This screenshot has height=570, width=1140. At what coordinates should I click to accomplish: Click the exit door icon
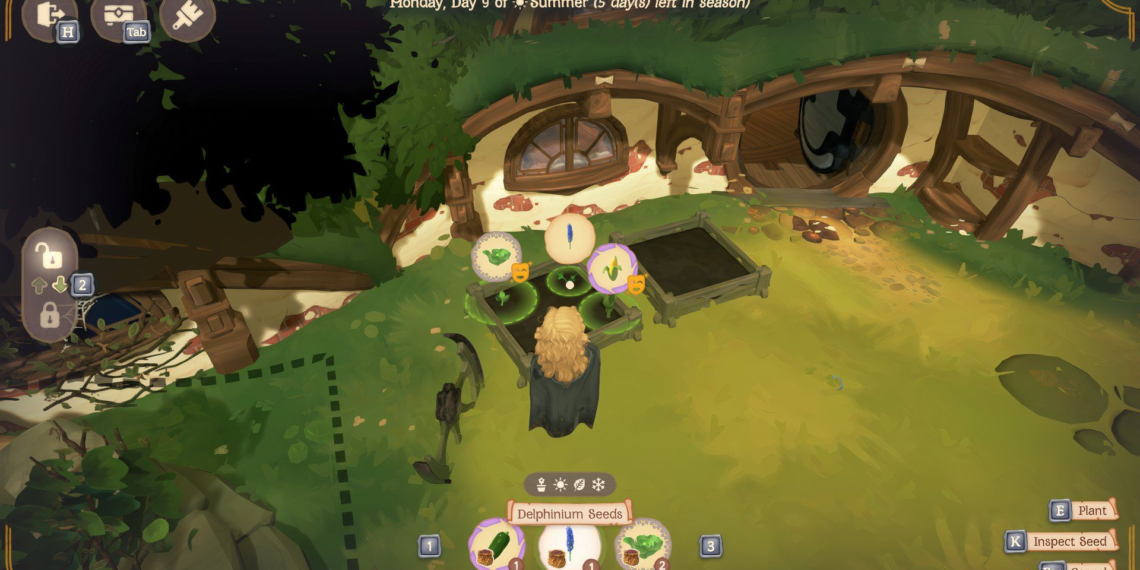(x=46, y=15)
